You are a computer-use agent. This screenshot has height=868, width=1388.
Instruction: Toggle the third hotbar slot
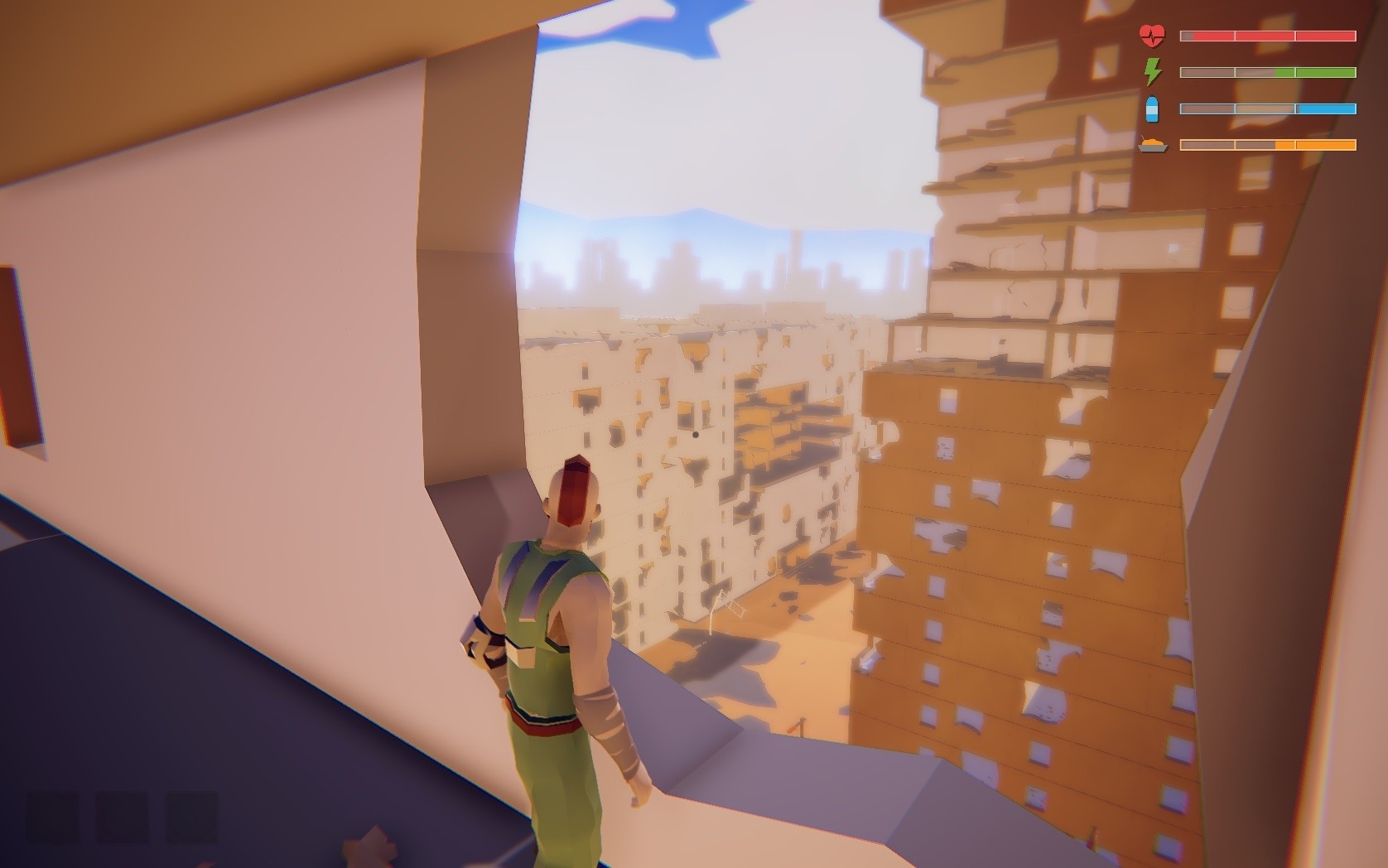[191, 816]
